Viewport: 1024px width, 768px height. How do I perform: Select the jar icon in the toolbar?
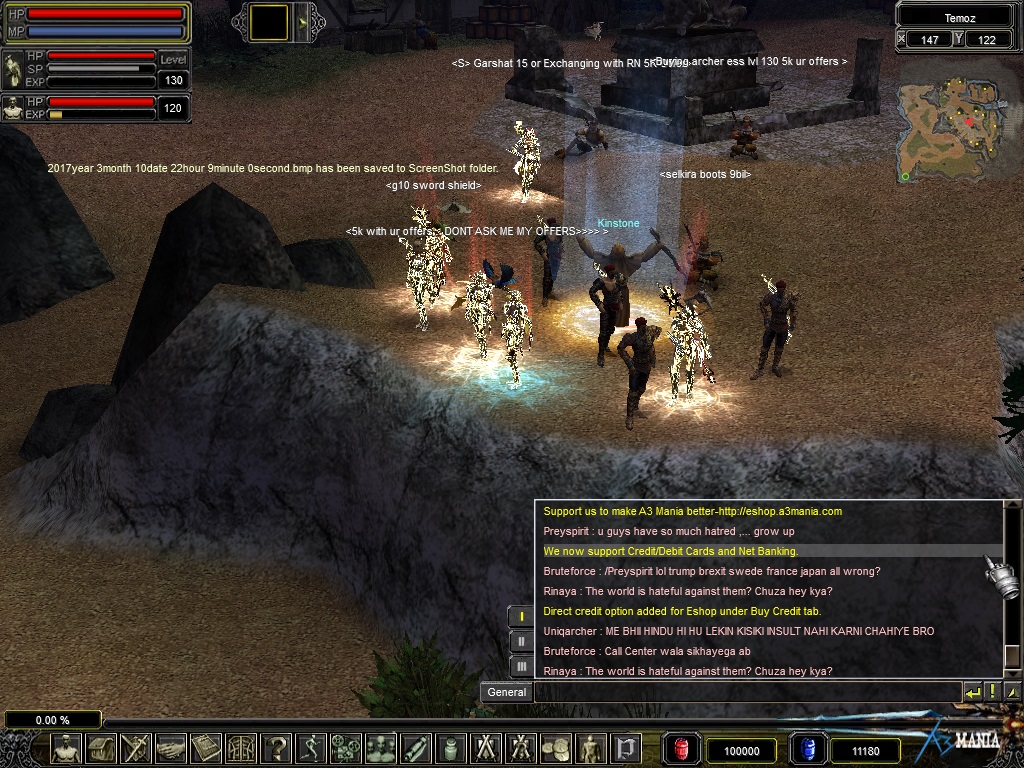pyautogui.click(x=452, y=748)
